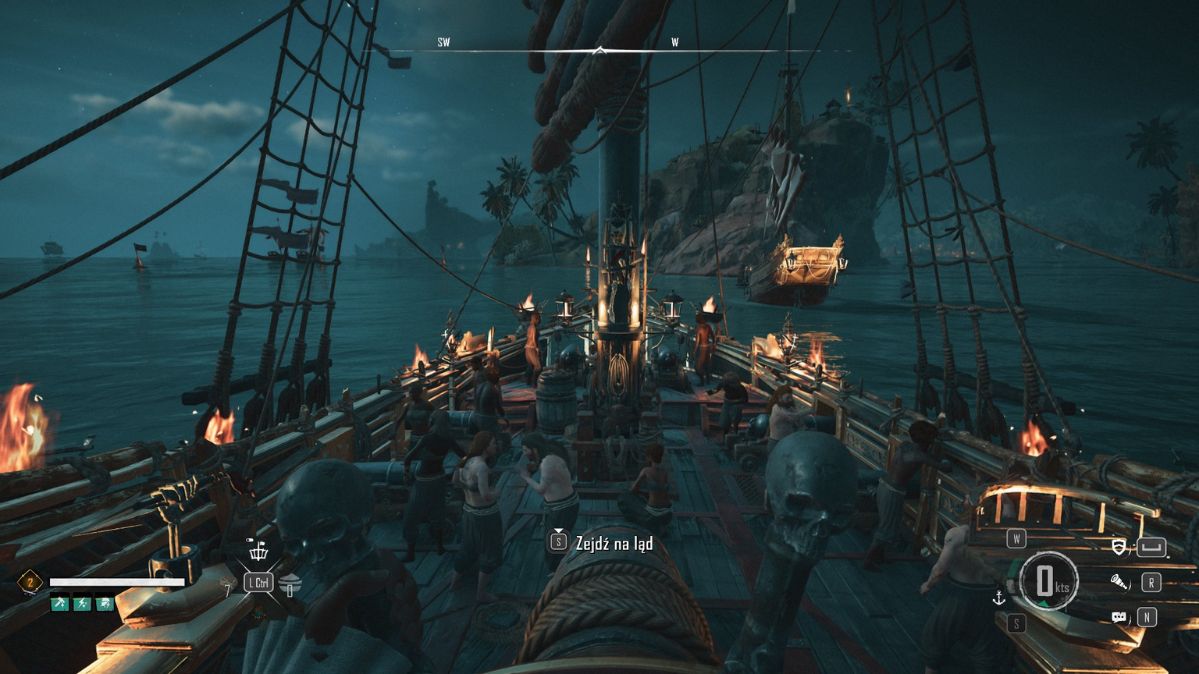Open the chat speech bubble icon

pos(1119,617)
